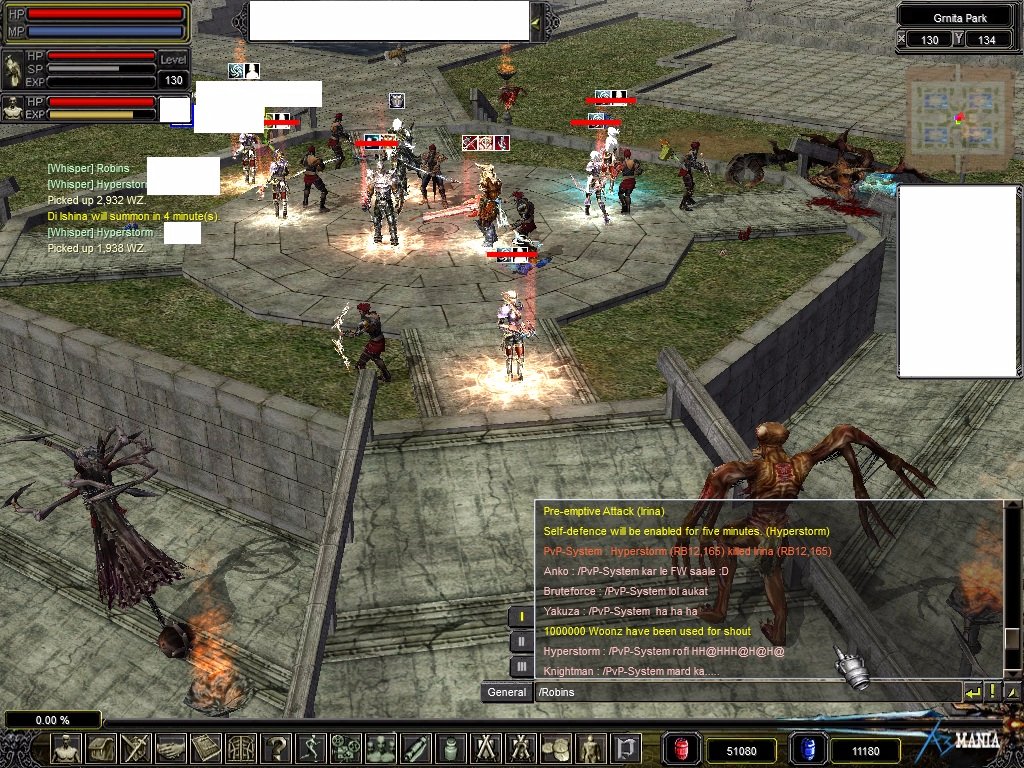The image size is (1024, 768).
Task: Open the three-heads party icon
Action: (381, 748)
